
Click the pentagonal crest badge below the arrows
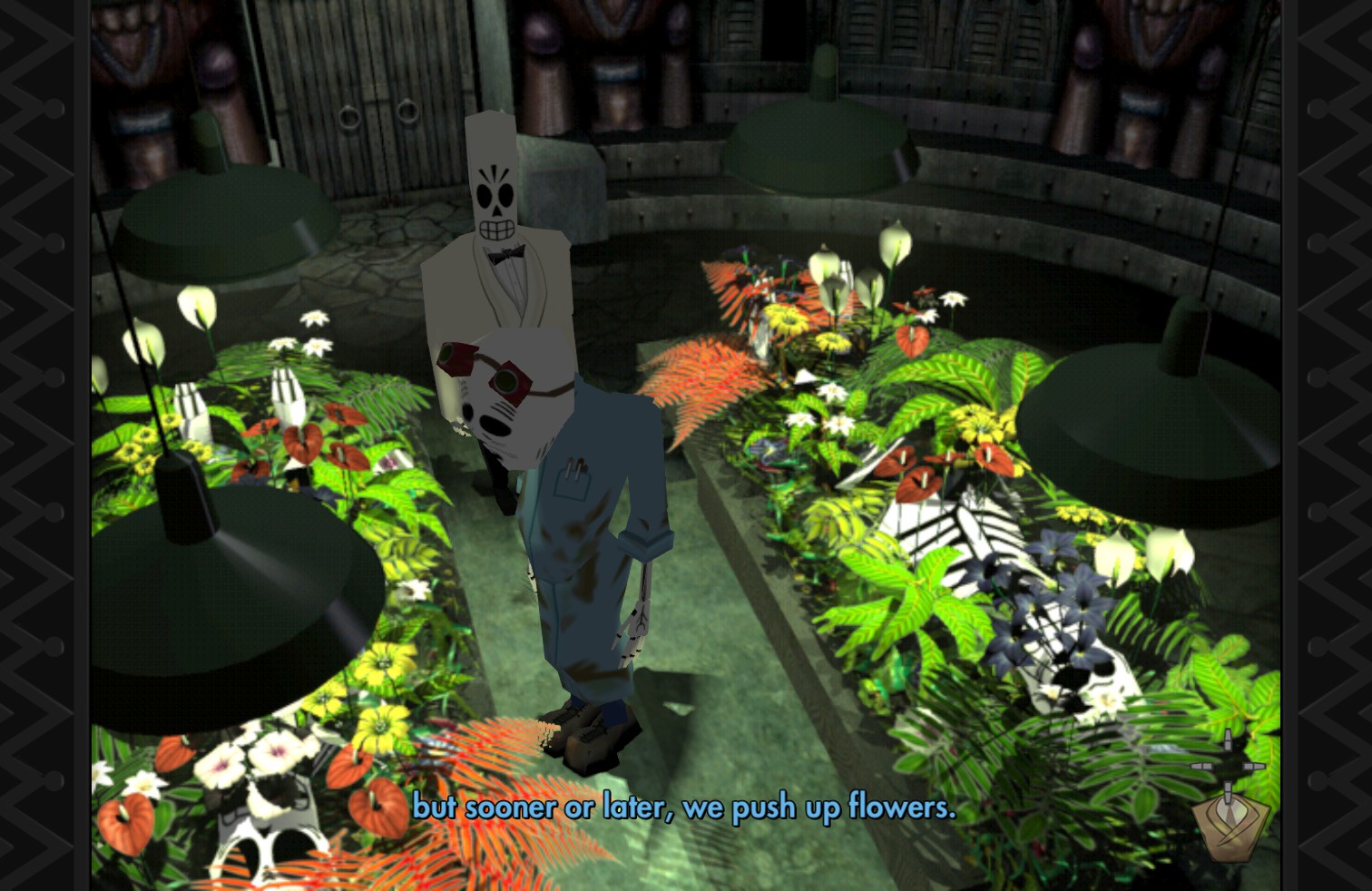pyautogui.click(x=1230, y=830)
